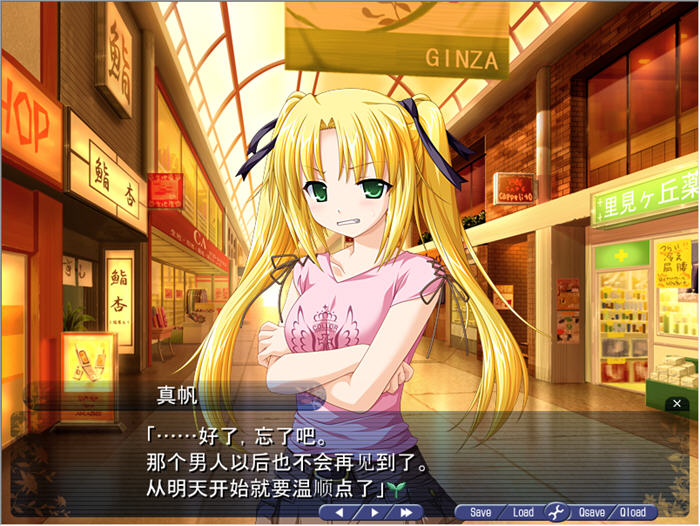Fast-forward with the double arrow skip button
The width and height of the screenshot is (700, 526).
click(407, 512)
